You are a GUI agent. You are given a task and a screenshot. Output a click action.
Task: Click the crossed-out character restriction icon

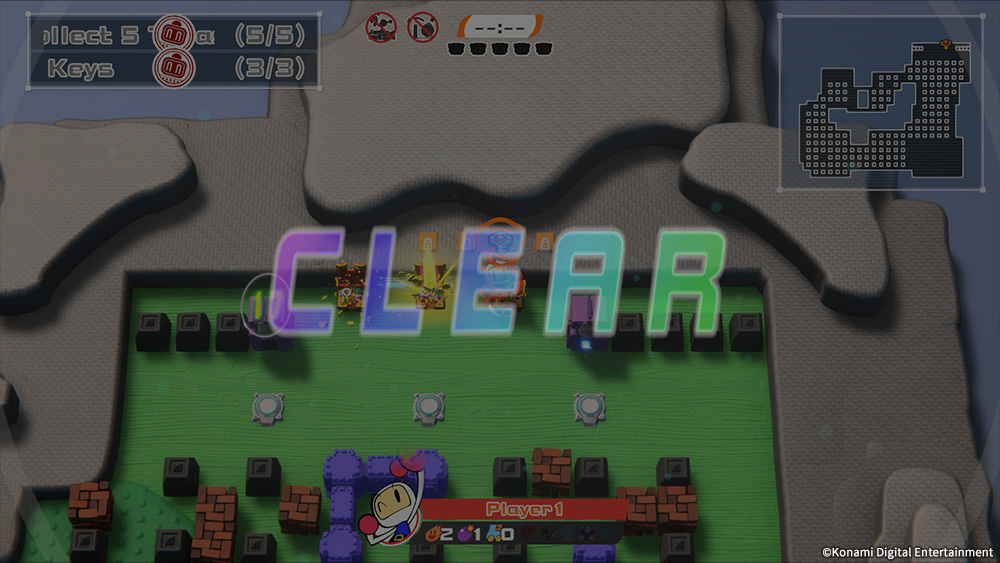pyautogui.click(x=381, y=26)
